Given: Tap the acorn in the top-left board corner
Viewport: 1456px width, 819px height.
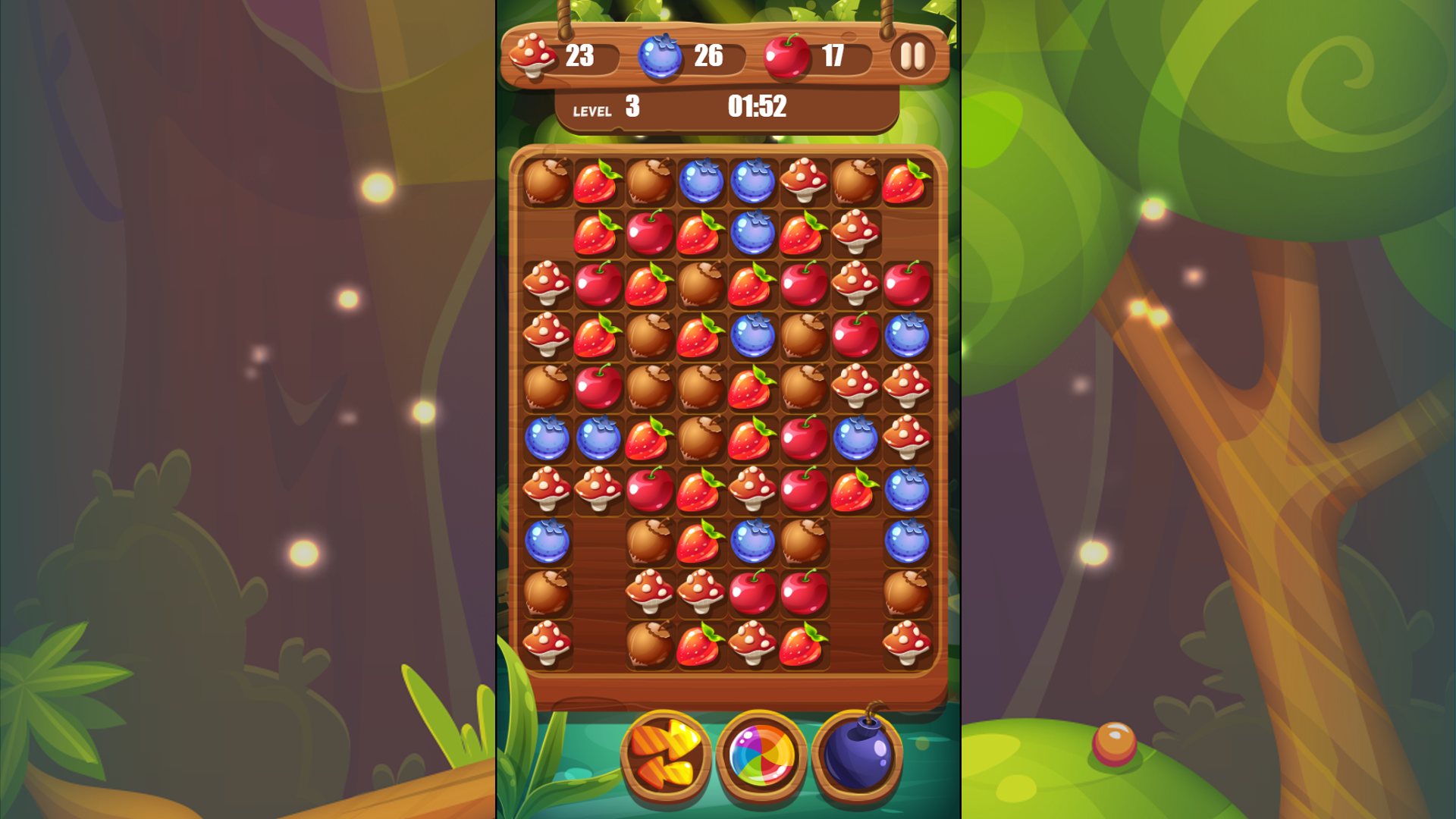Looking at the screenshot, I should click(x=547, y=182).
